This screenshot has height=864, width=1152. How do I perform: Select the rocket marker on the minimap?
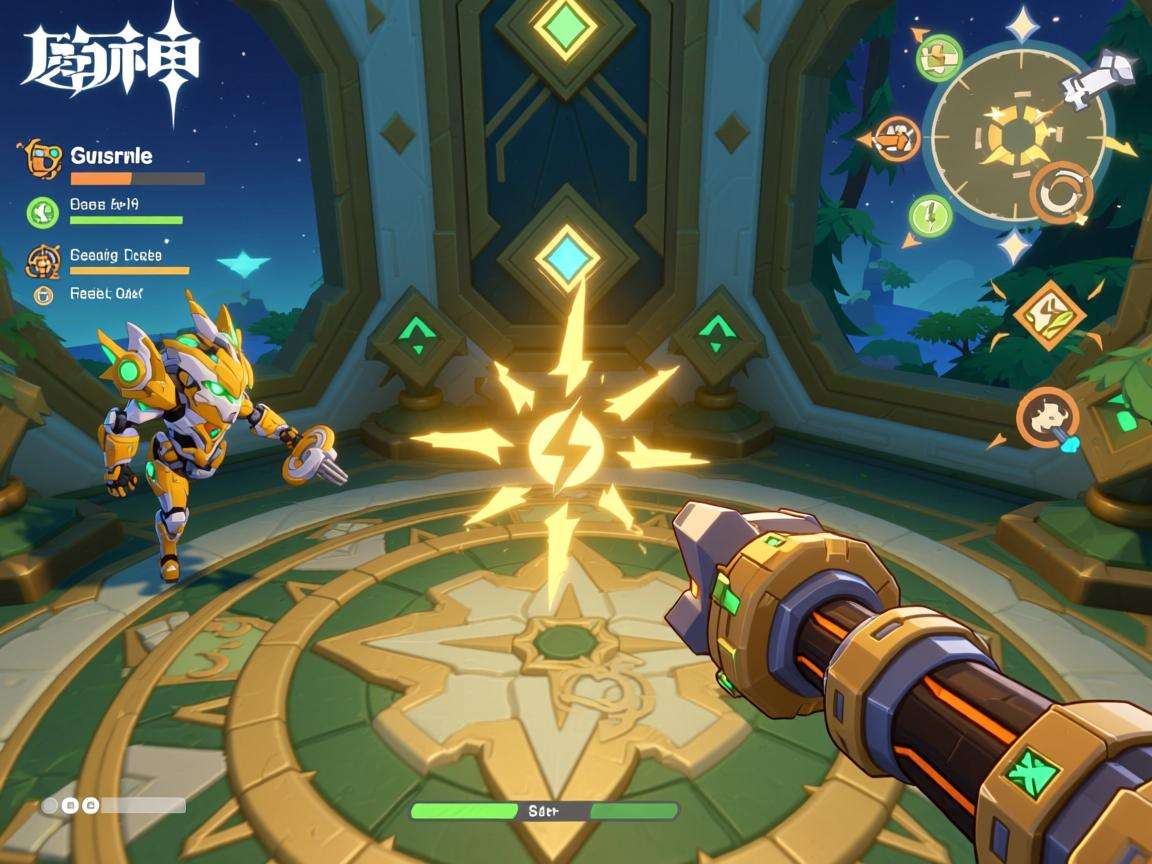point(1098,77)
